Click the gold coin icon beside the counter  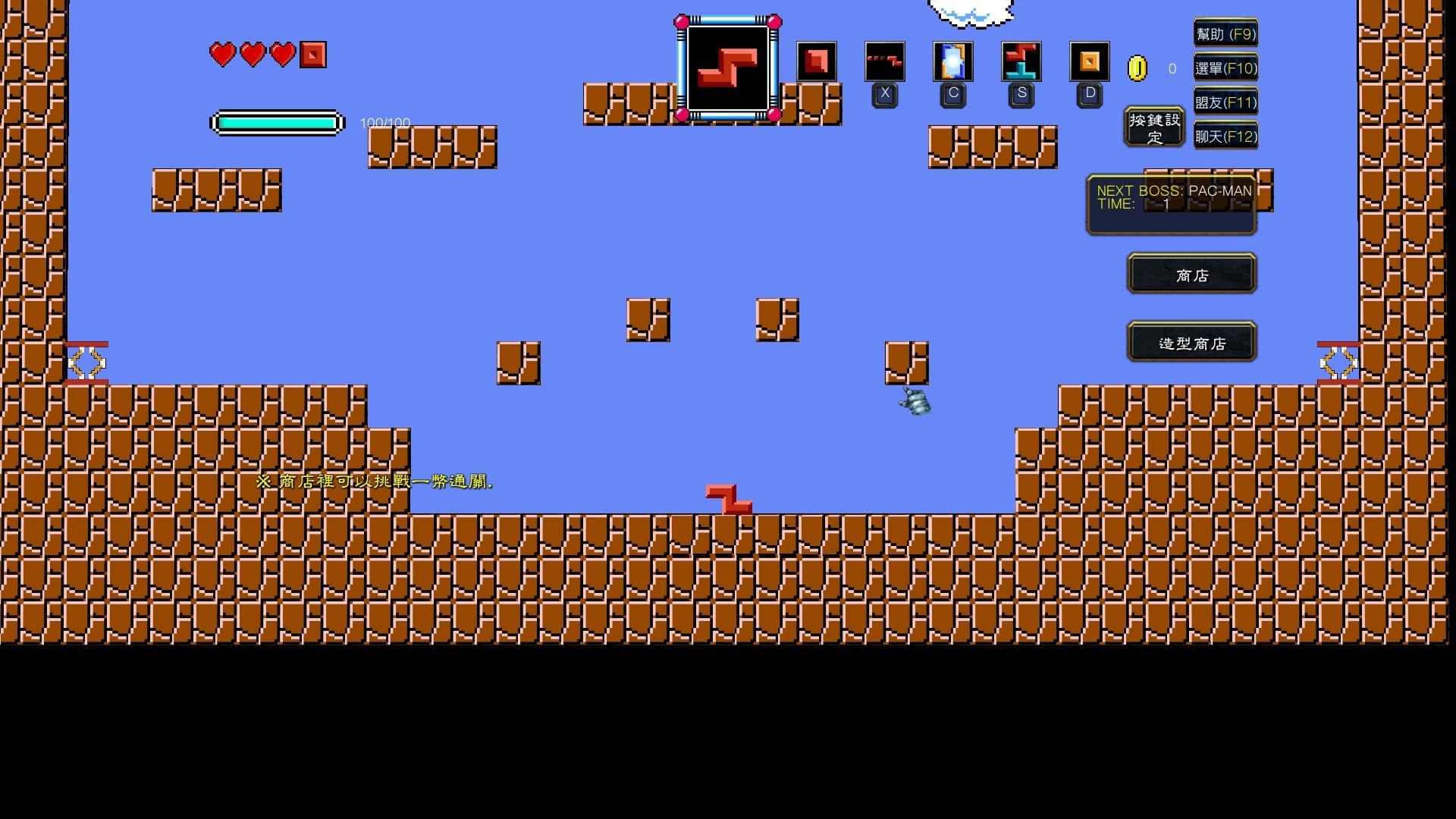point(1137,68)
